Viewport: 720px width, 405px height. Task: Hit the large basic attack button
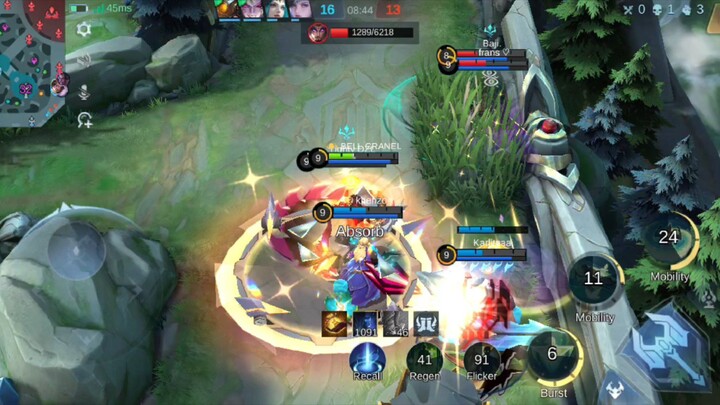664,345
